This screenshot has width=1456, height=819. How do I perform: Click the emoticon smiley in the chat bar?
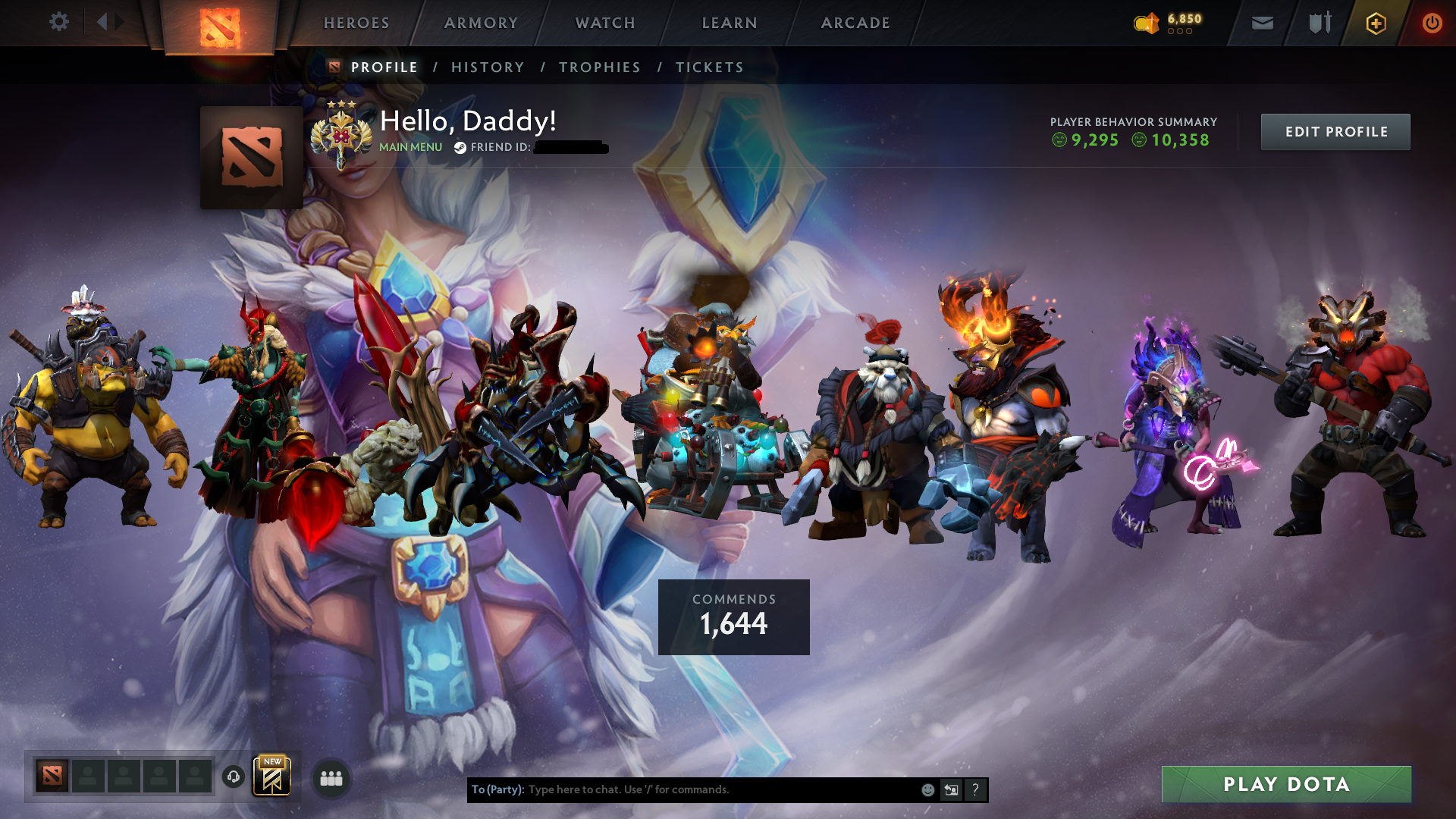927,789
